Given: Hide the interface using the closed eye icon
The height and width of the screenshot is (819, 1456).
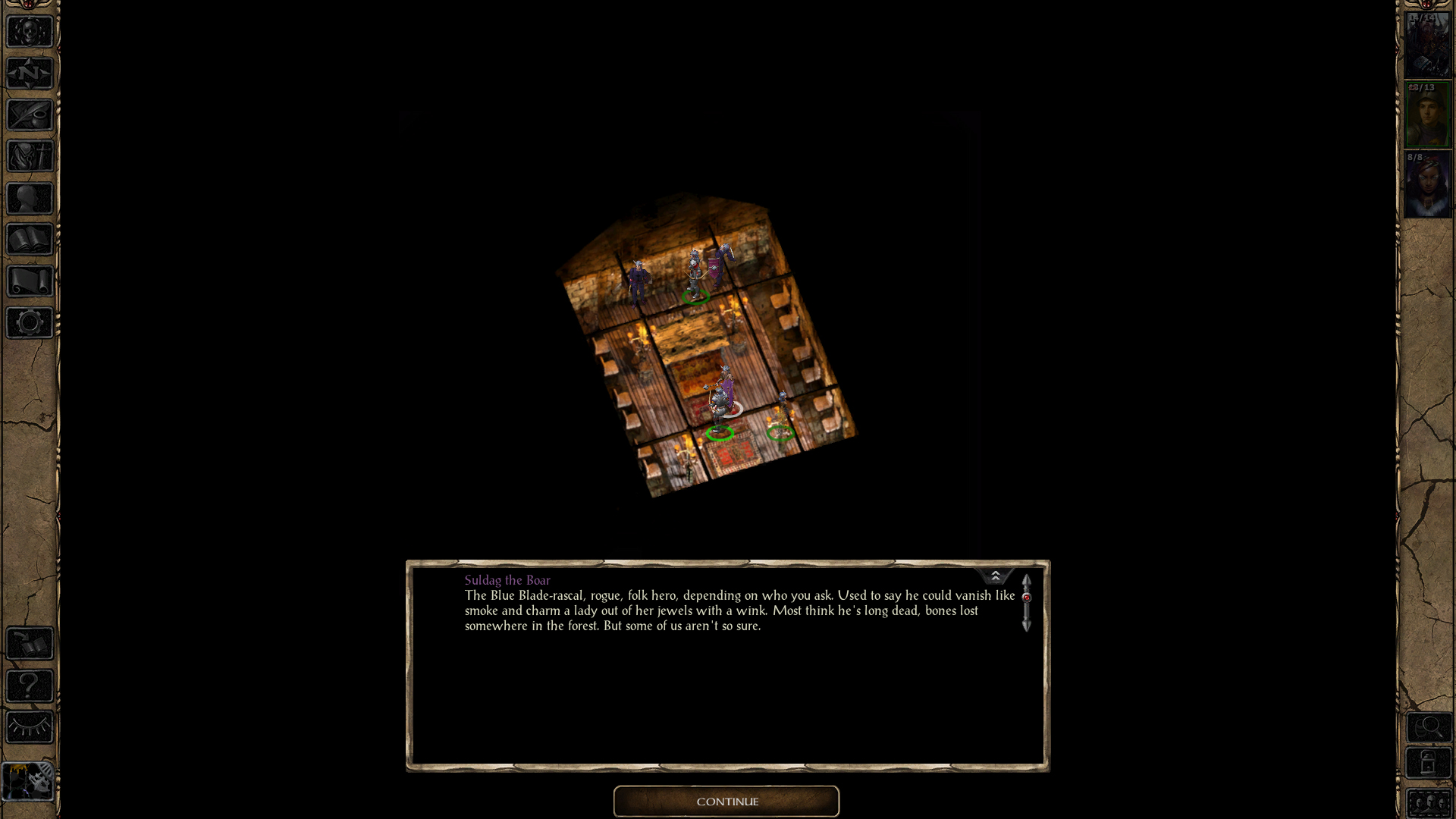Looking at the screenshot, I should [30, 727].
